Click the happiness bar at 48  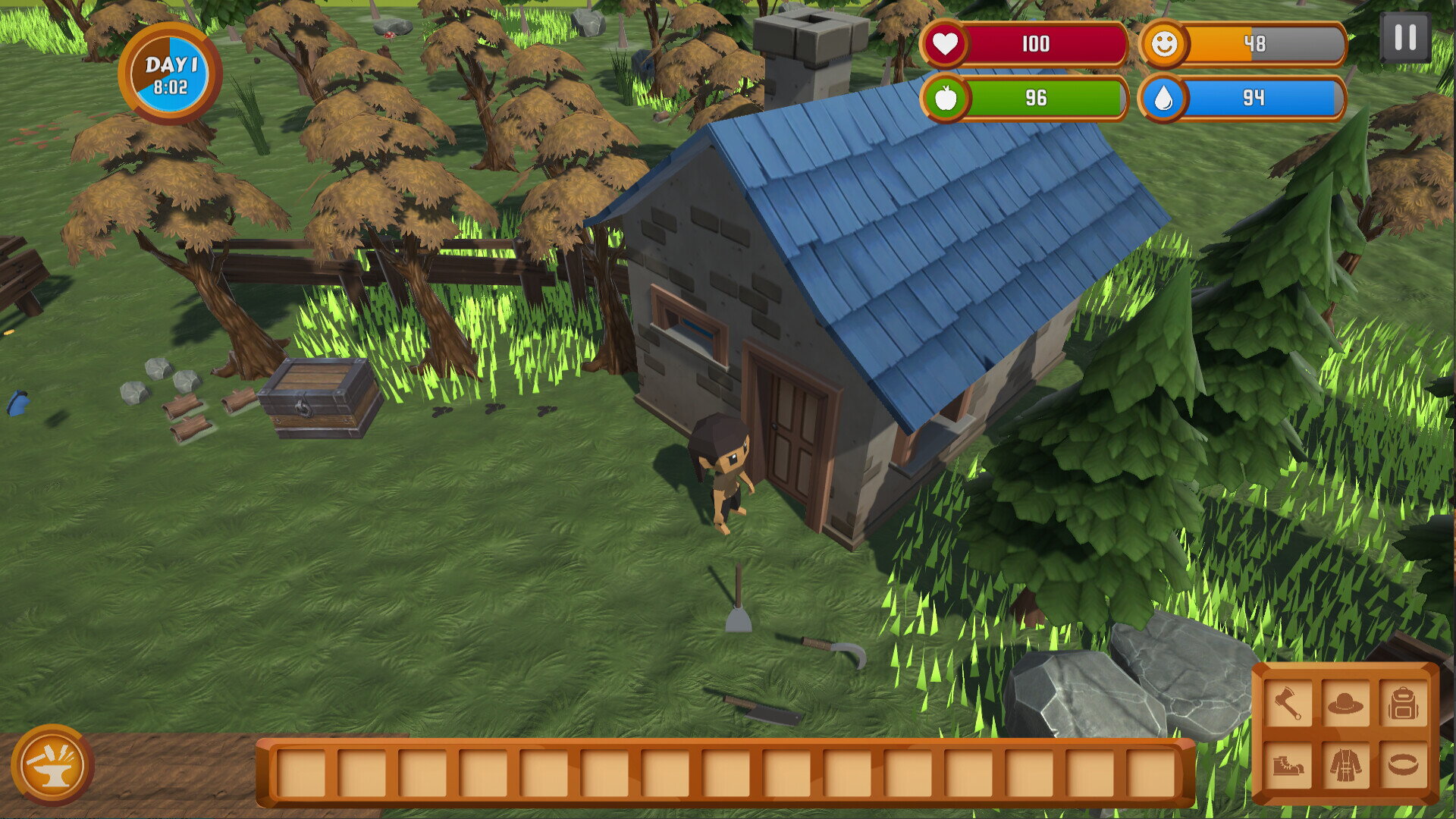[x=1259, y=45]
